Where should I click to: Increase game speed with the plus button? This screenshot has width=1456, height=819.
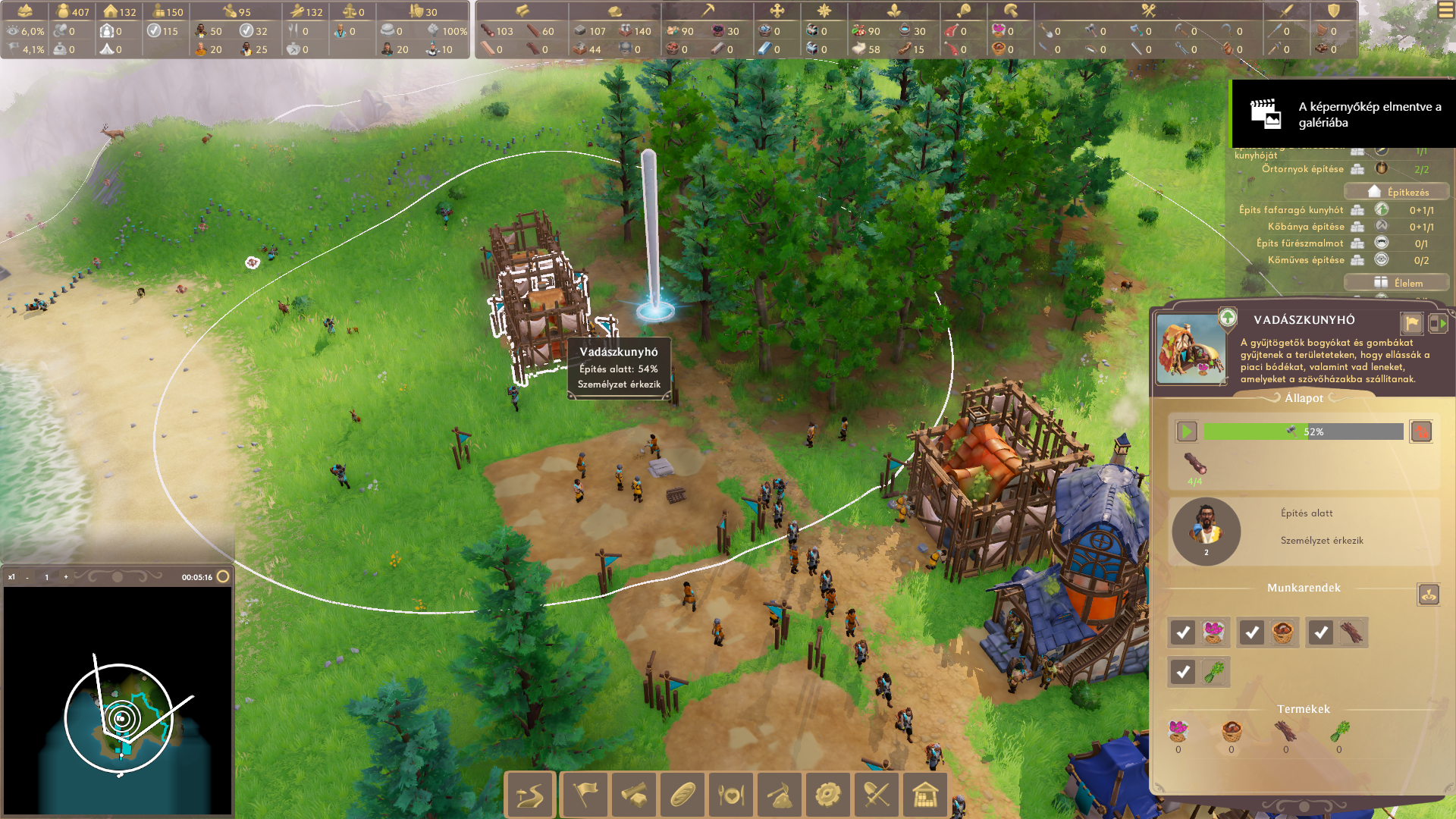point(66,577)
